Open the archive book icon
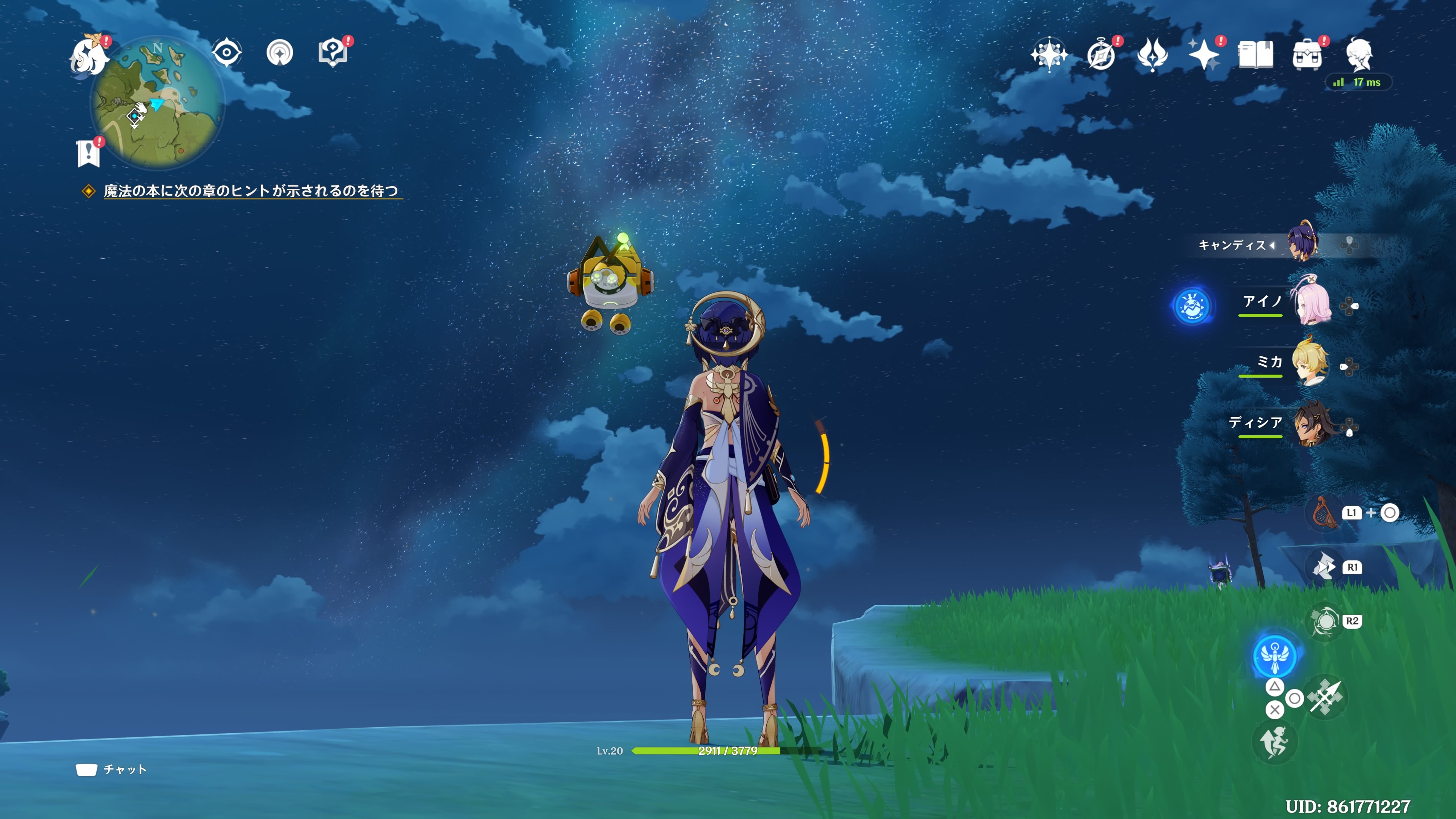Screen dimensions: 1456x819 click(1255, 55)
